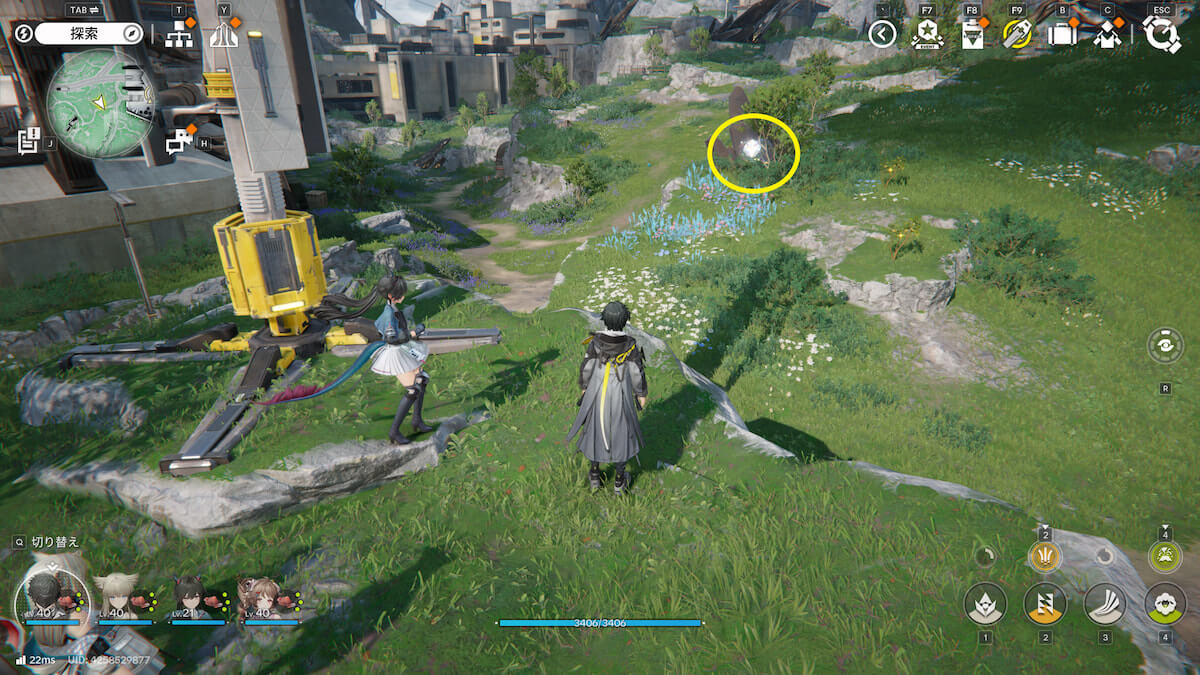Open the chat bubbles icon near the minimap
This screenshot has width=1200, height=675.
180,141
